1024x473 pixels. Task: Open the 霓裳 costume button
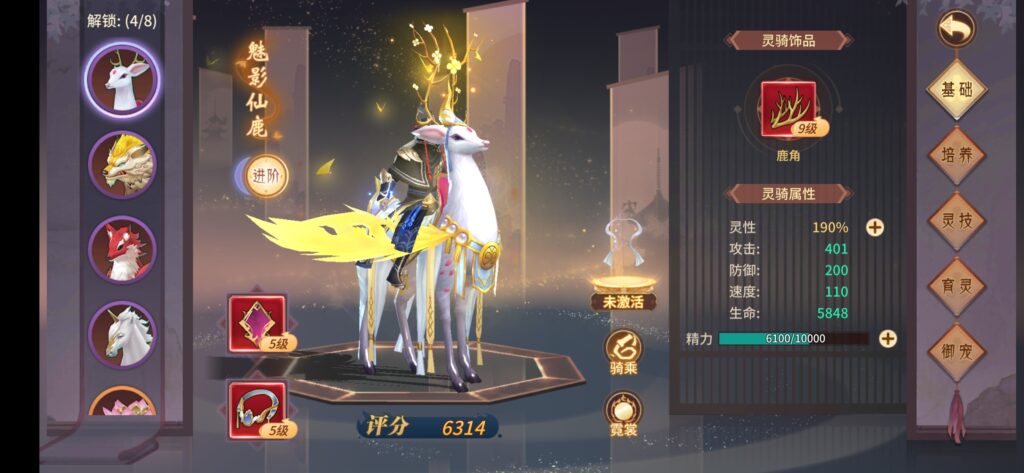click(623, 413)
